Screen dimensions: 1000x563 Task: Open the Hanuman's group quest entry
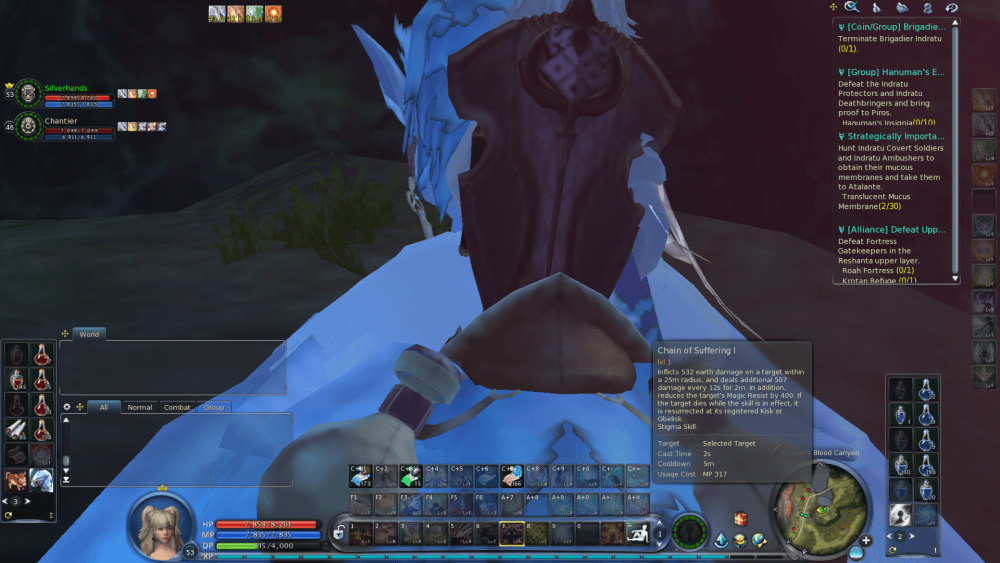895,72
